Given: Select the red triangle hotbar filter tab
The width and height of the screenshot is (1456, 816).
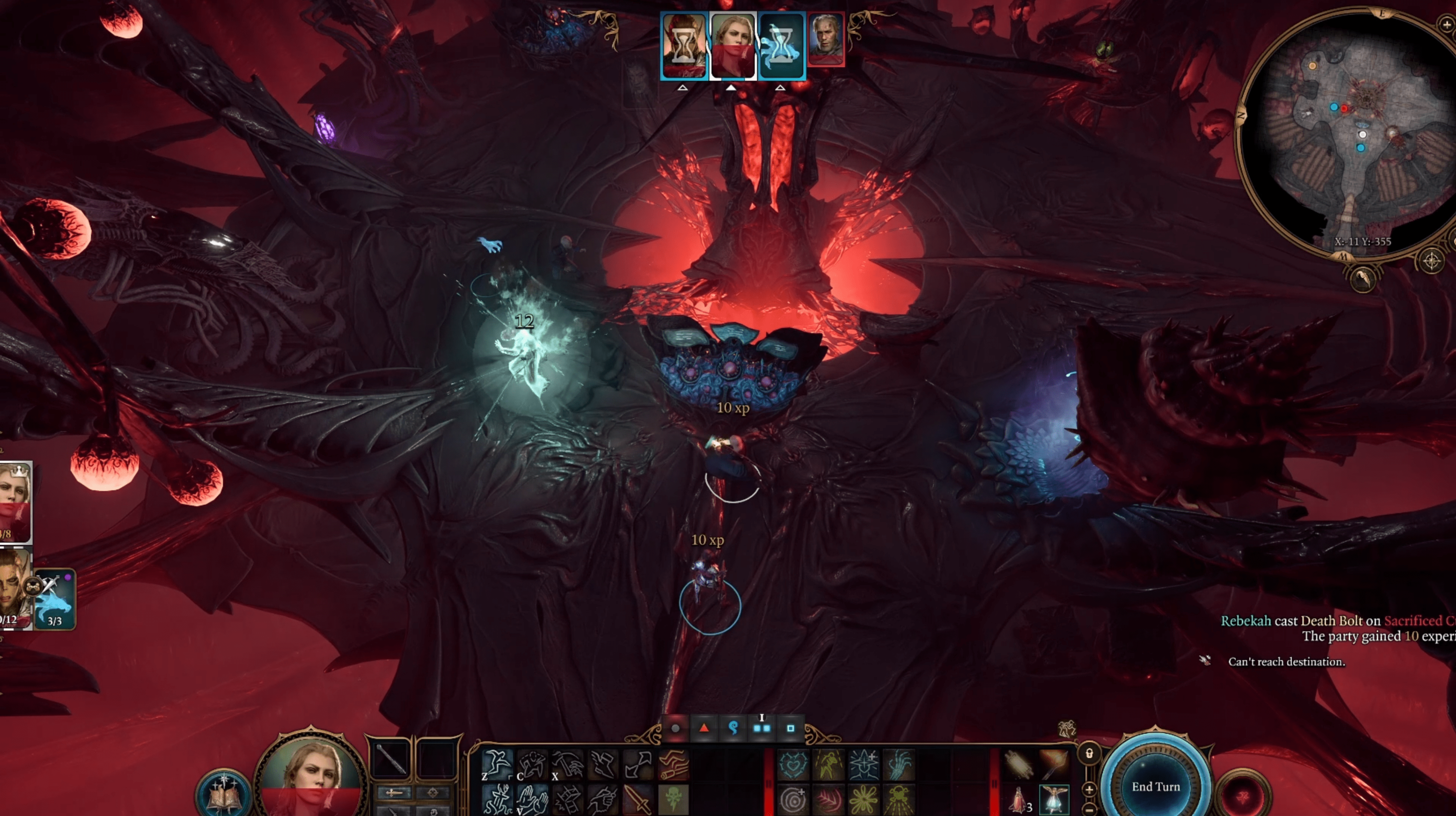Looking at the screenshot, I should 704,728.
